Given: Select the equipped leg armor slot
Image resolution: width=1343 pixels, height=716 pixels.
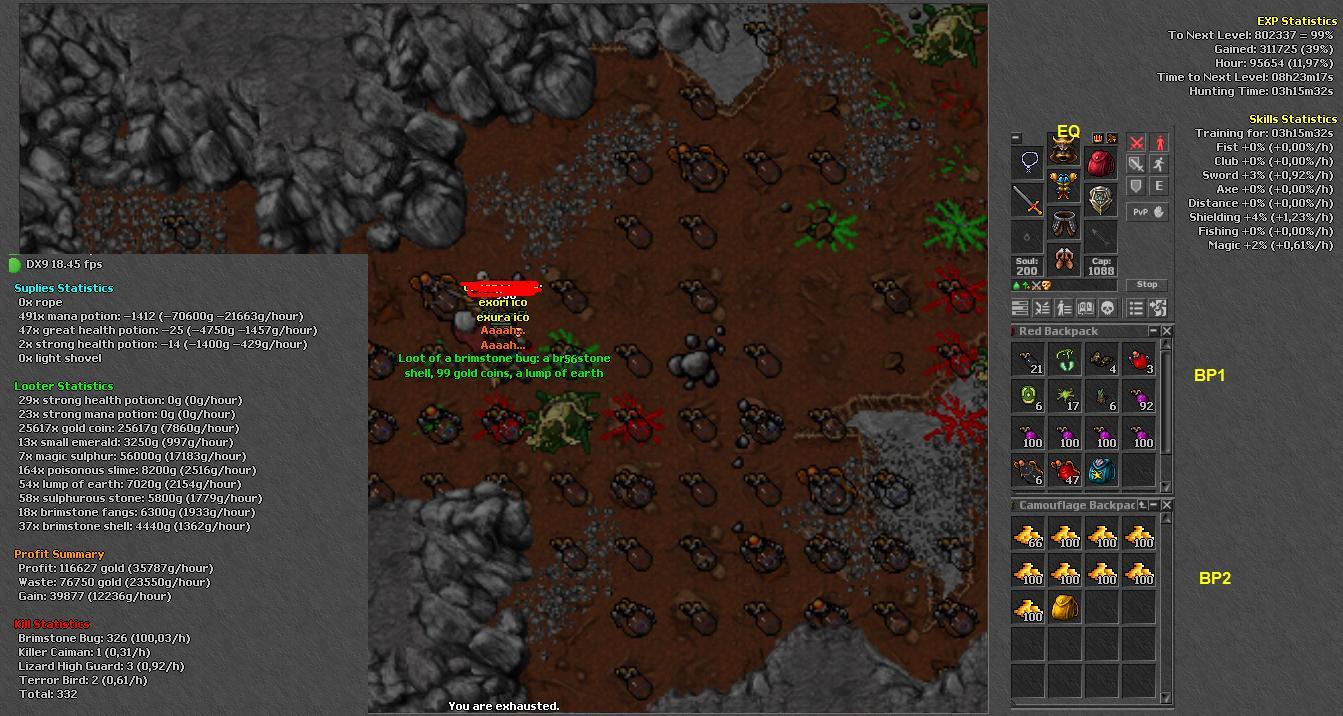Looking at the screenshot, I should pyautogui.click(x=1064, y=223).
